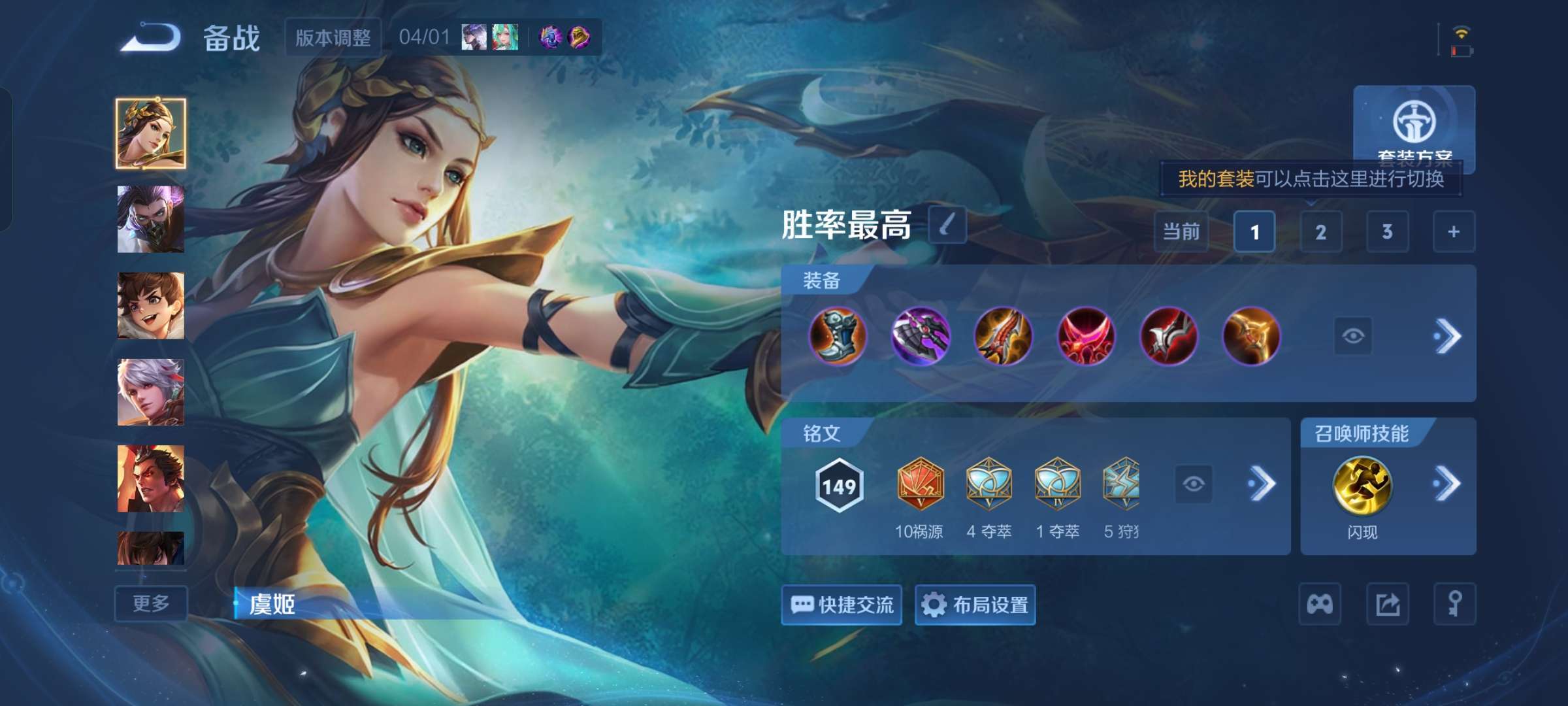Open 布局设置 layout settings
1568x706 pixels.
[974, 606]
